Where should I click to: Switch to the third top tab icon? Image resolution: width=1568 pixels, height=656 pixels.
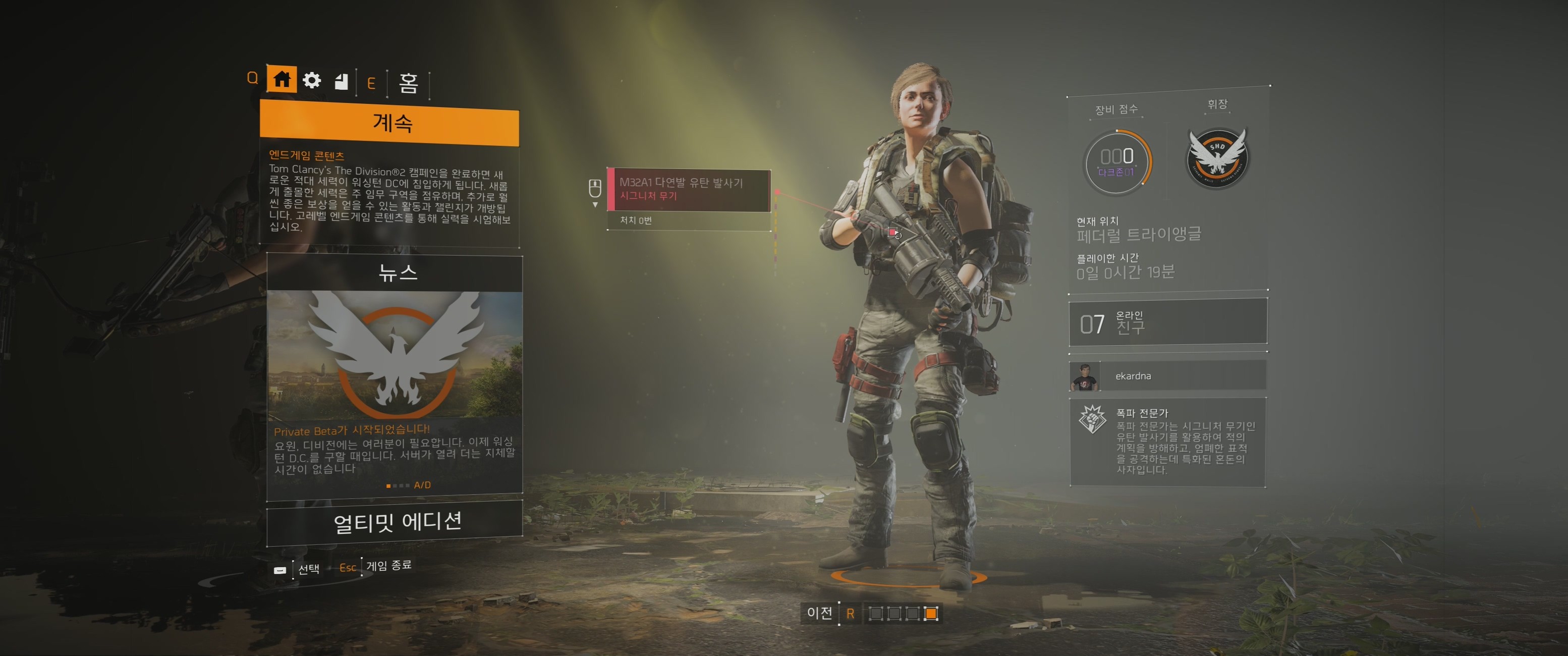(342, 81)
